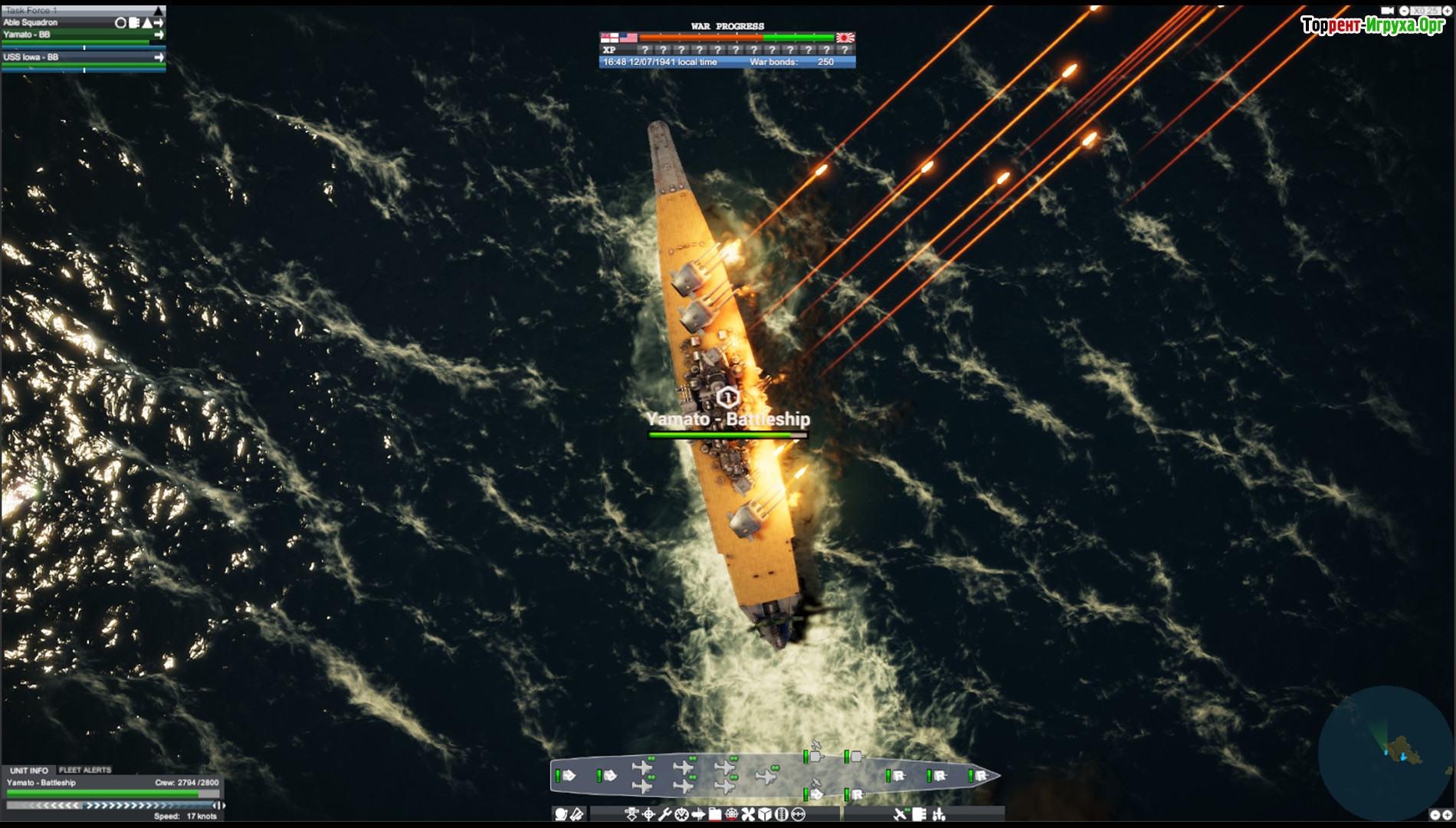Open the wrench repair icon
This screenshot has width=1456, height=828.
pyautogui.click(x=664, y=814)
